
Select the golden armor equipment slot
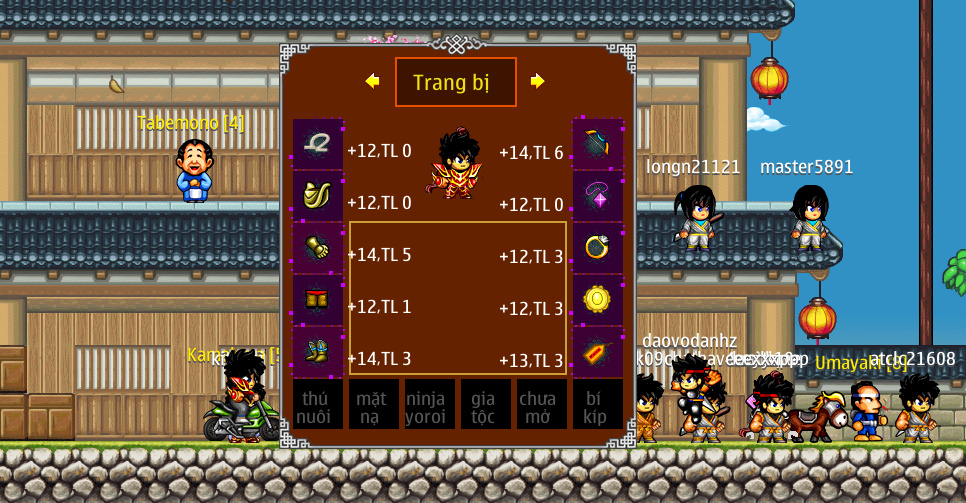pyautogui.click(x=318, y=196)
